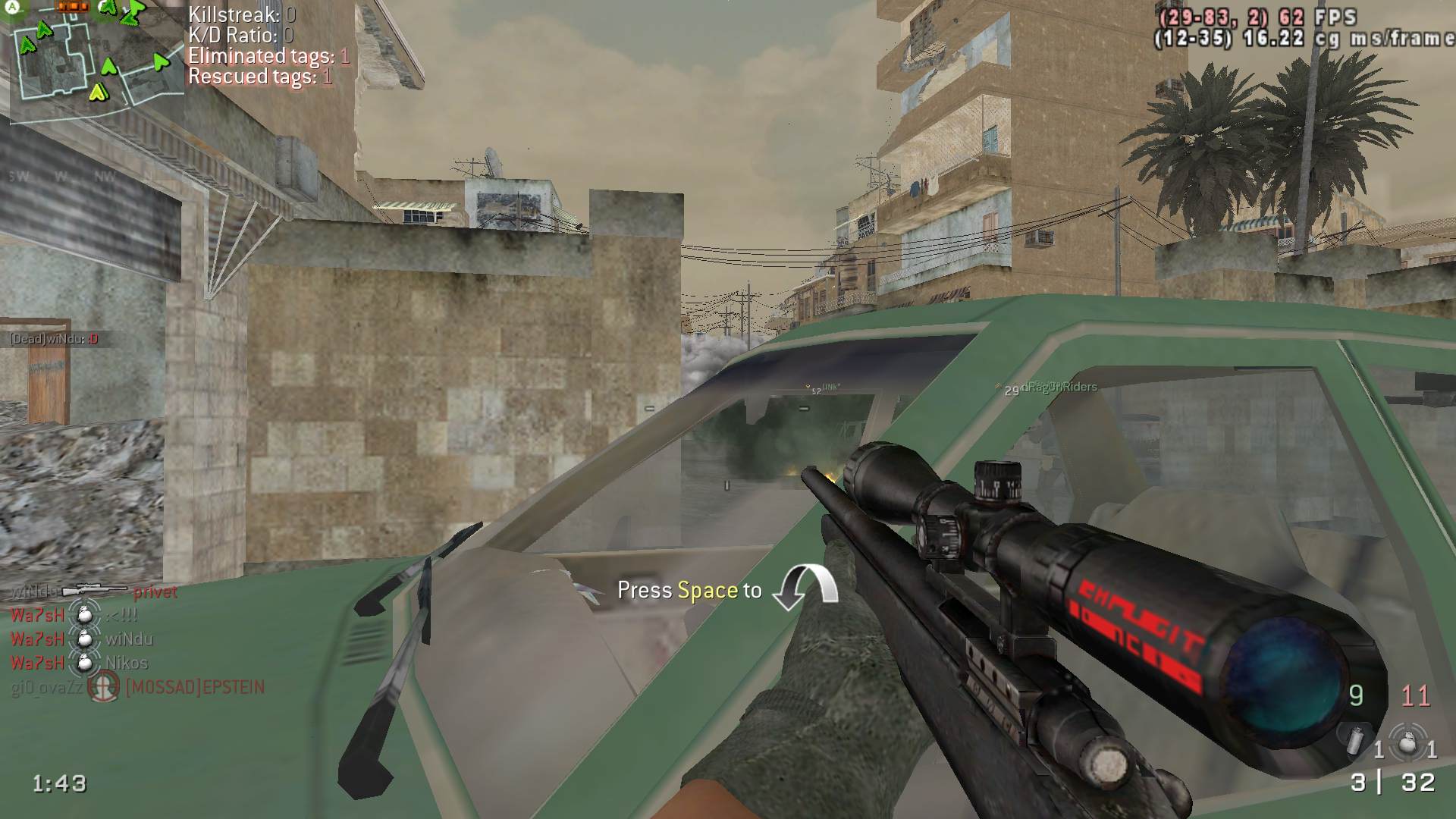
Task: Click the sniper rifle icon in the kill feed
Action: [x=95, y=590]
